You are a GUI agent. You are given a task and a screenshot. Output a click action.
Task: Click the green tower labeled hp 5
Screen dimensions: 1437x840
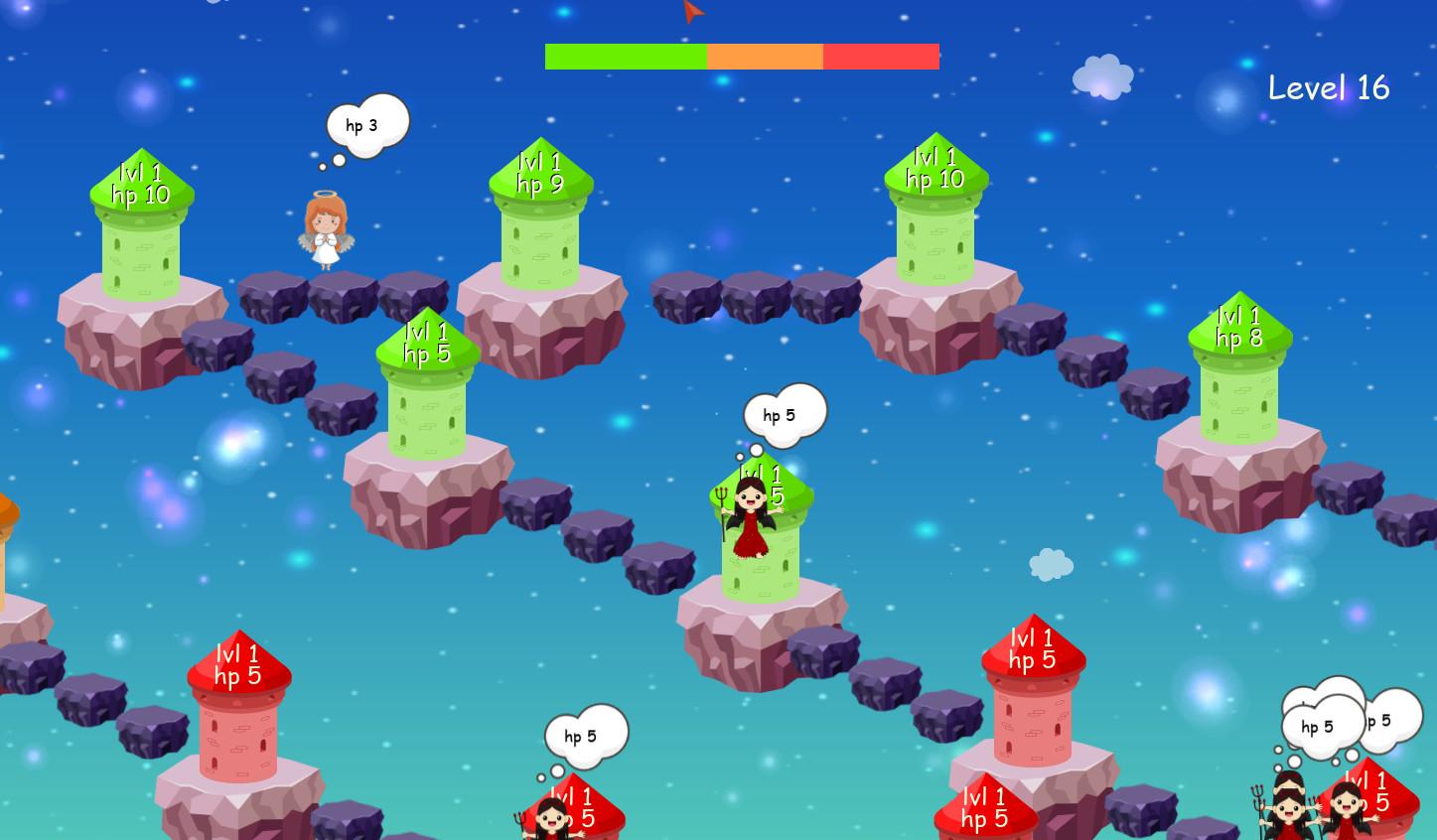(425, 397)
